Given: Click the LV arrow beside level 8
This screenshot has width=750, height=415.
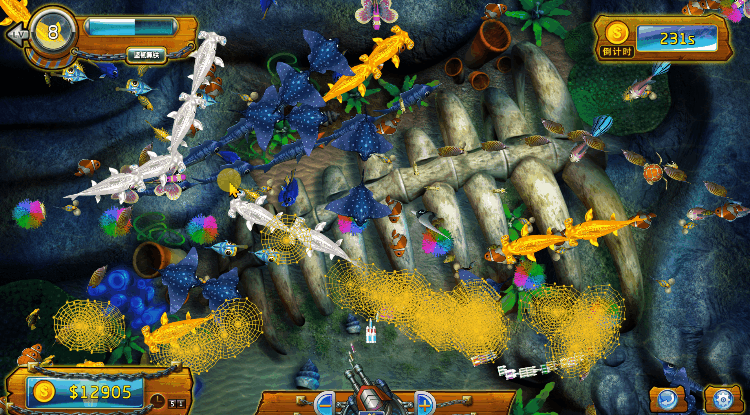Looking at the screenshot, I should click(16, 33).
